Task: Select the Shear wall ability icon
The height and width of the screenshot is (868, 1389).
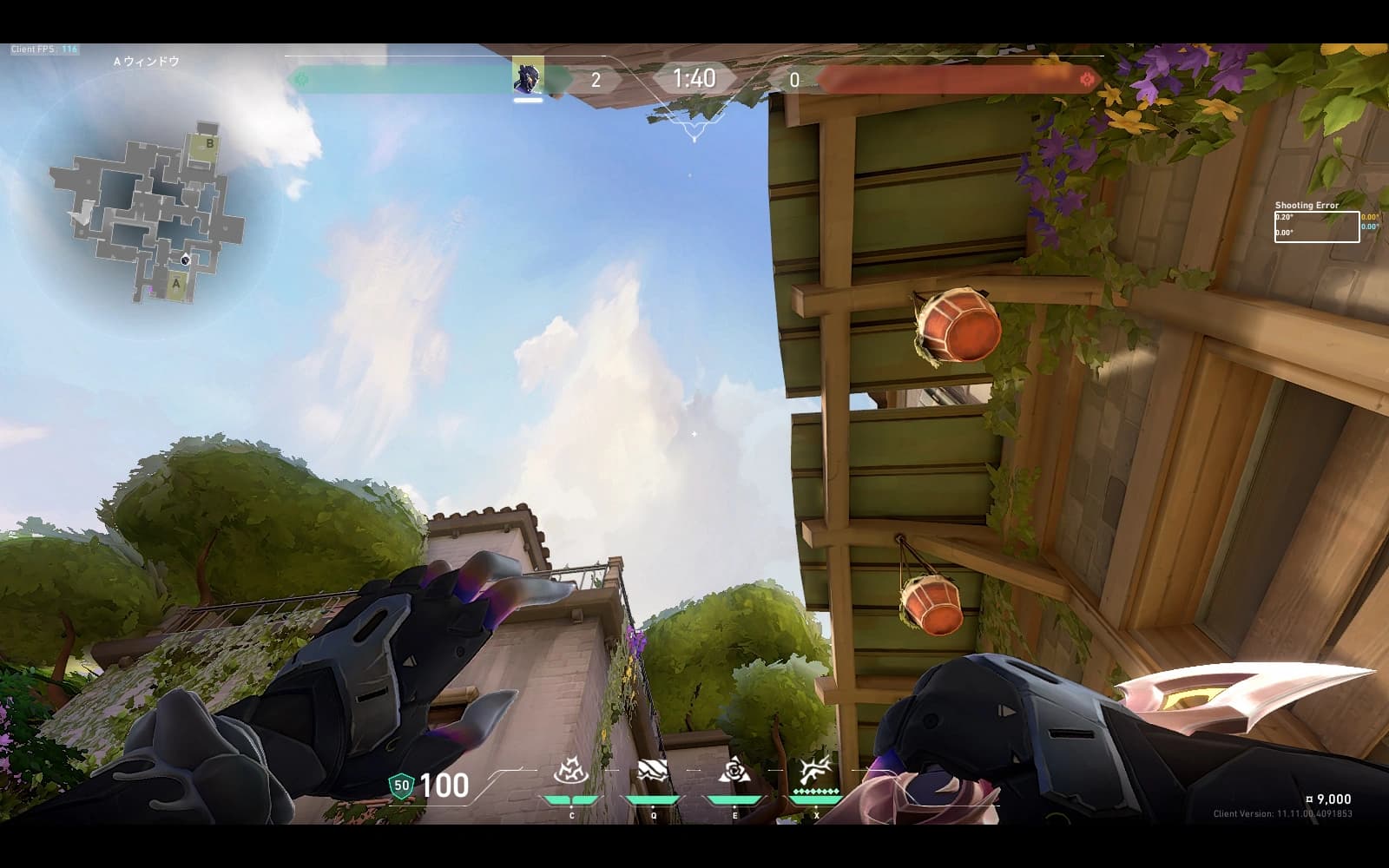Action: (653, 771)
